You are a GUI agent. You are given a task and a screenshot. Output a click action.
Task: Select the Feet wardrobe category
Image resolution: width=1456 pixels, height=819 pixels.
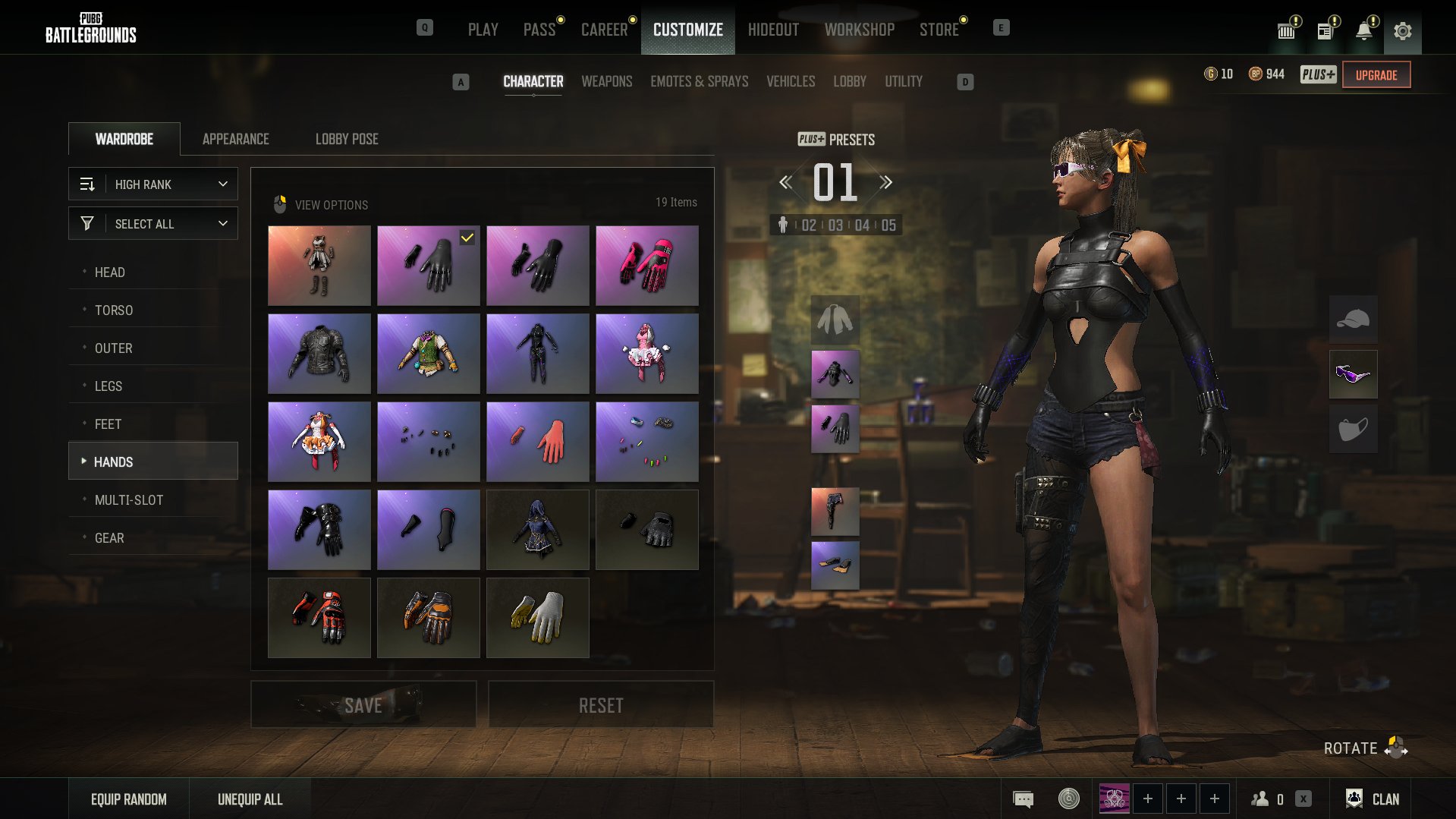pyautogui.click(x=108, y=424)
